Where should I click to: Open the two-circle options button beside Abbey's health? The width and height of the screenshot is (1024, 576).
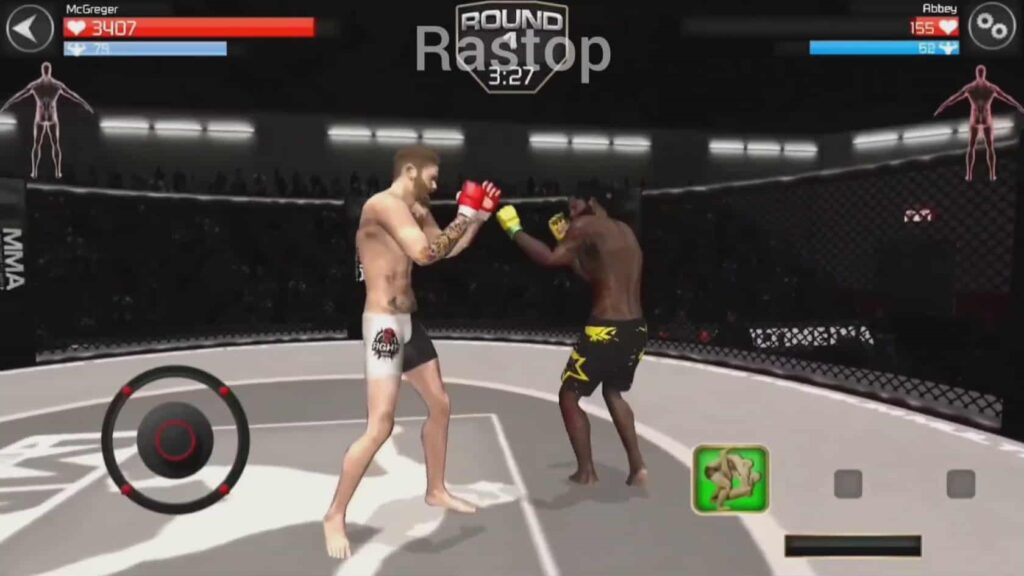coord(991,27)
